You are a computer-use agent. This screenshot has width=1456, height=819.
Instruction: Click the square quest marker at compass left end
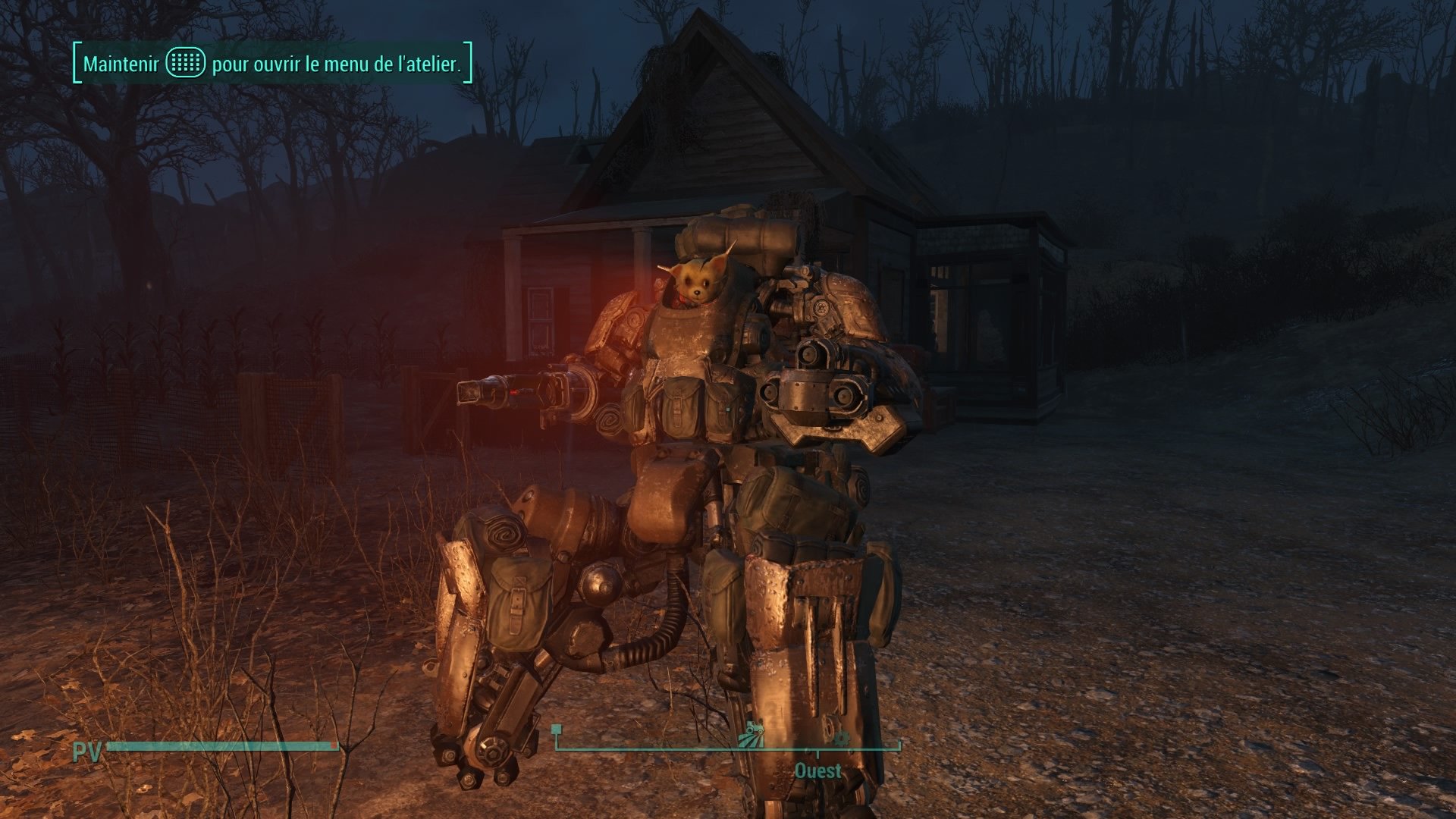click(556, 730)
